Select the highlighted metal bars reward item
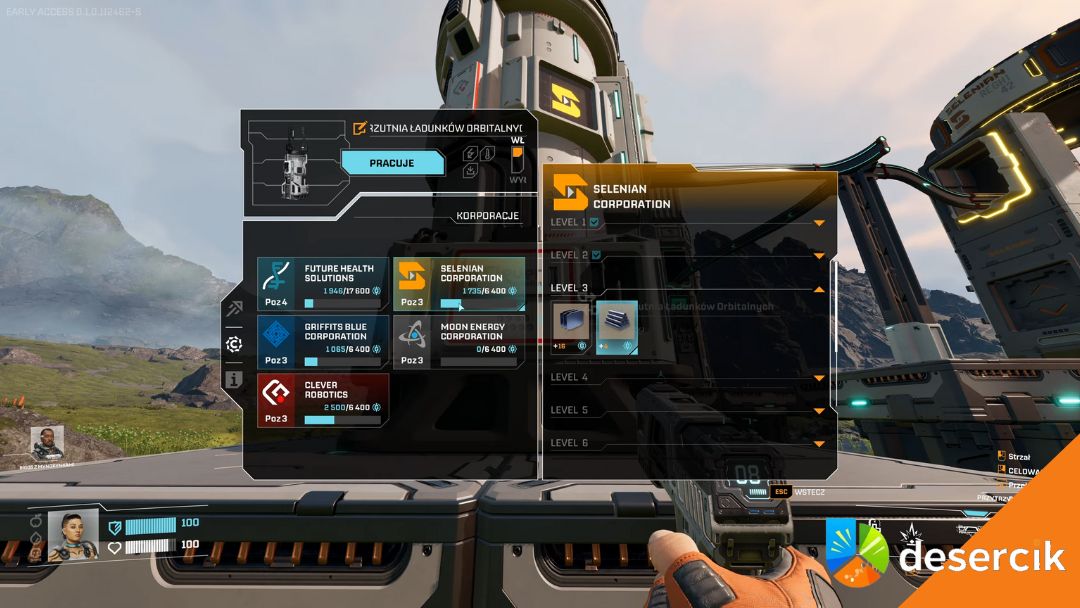 click(x=617, y=324)
